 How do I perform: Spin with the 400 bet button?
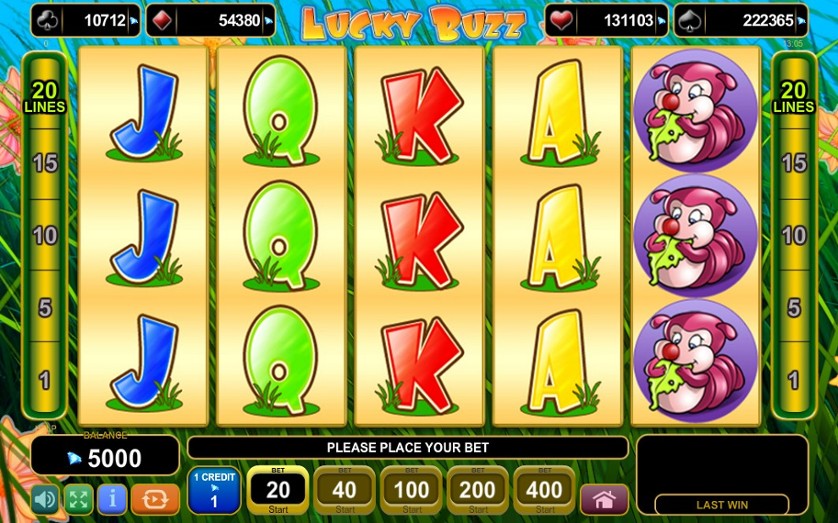point(545,490)
